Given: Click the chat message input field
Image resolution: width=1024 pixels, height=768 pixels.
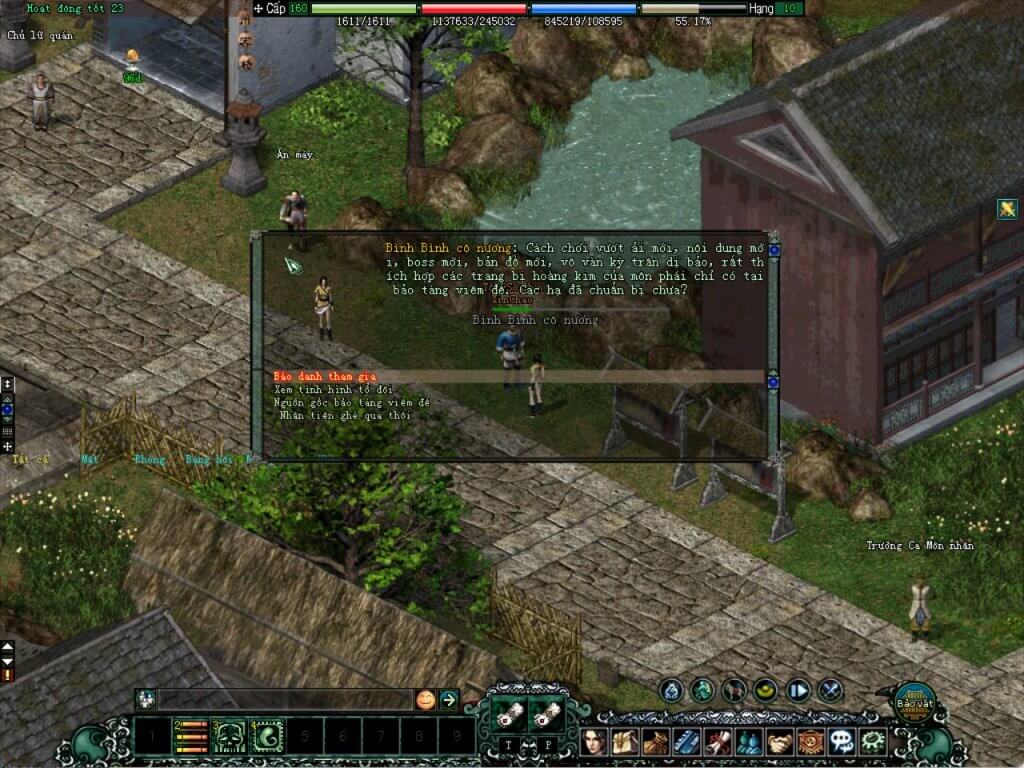Looking at the screenshot, I should coord(285,699).
